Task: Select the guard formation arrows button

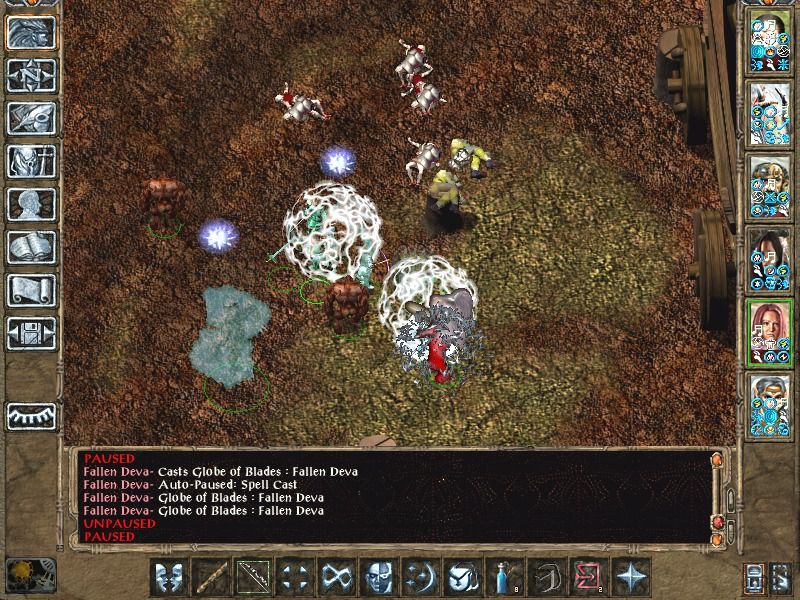Action: 294,577
